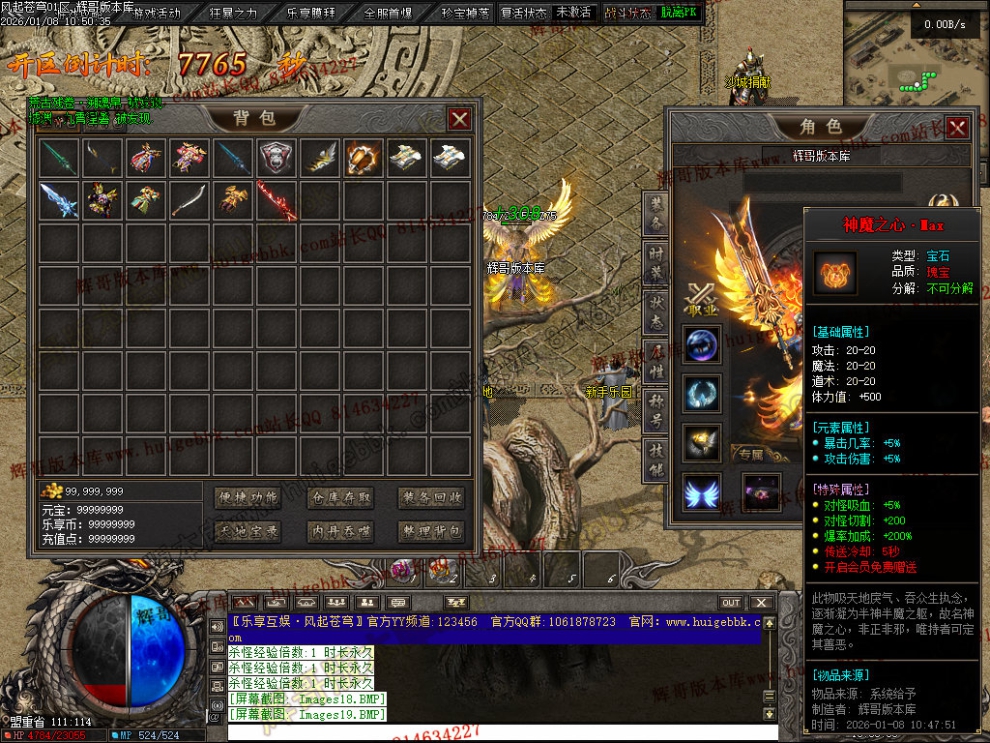The height and width of the screenshot is (743, 990).
Task: Select 乐享膜拜 in the top bar
Action: pos(310,13)
